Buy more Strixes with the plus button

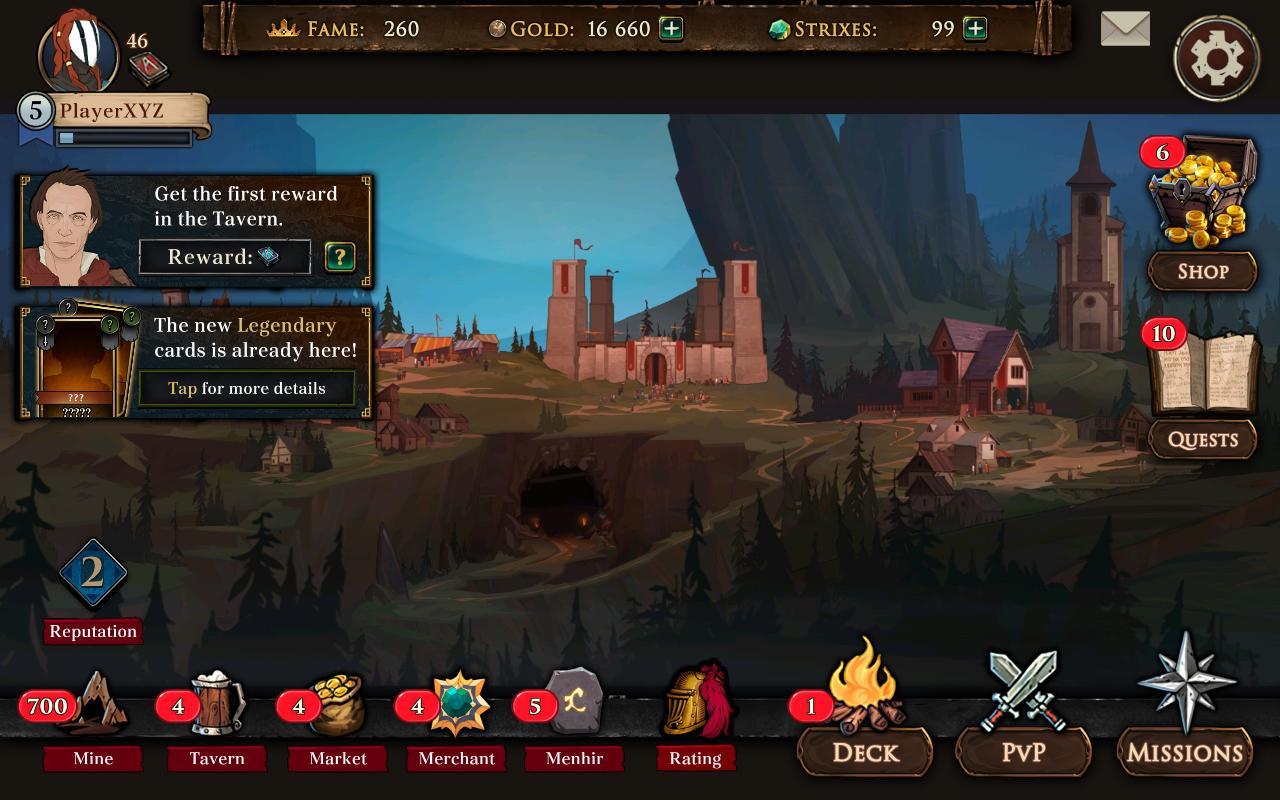click(974, 29)
